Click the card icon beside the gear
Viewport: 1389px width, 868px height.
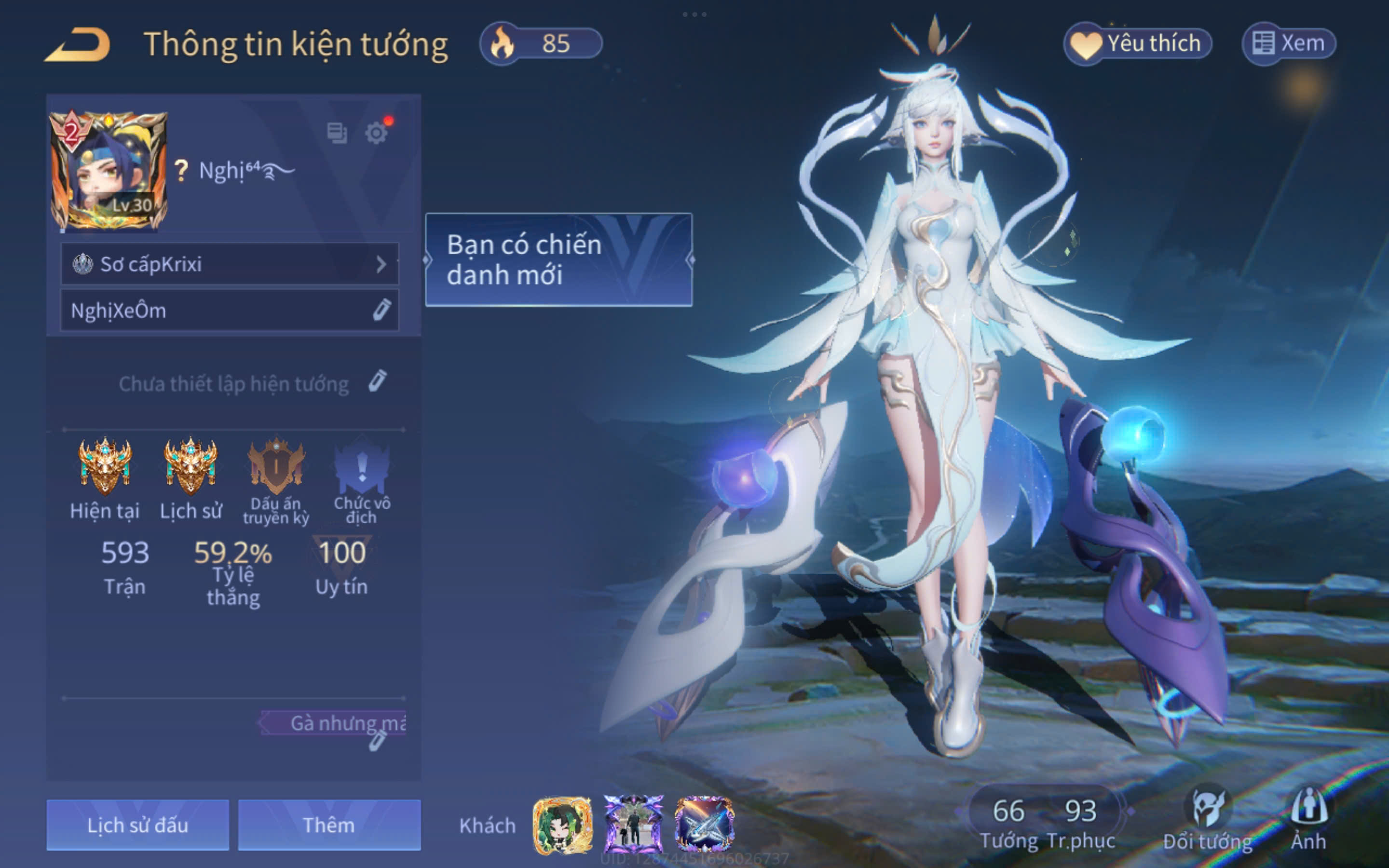(337, 133)
